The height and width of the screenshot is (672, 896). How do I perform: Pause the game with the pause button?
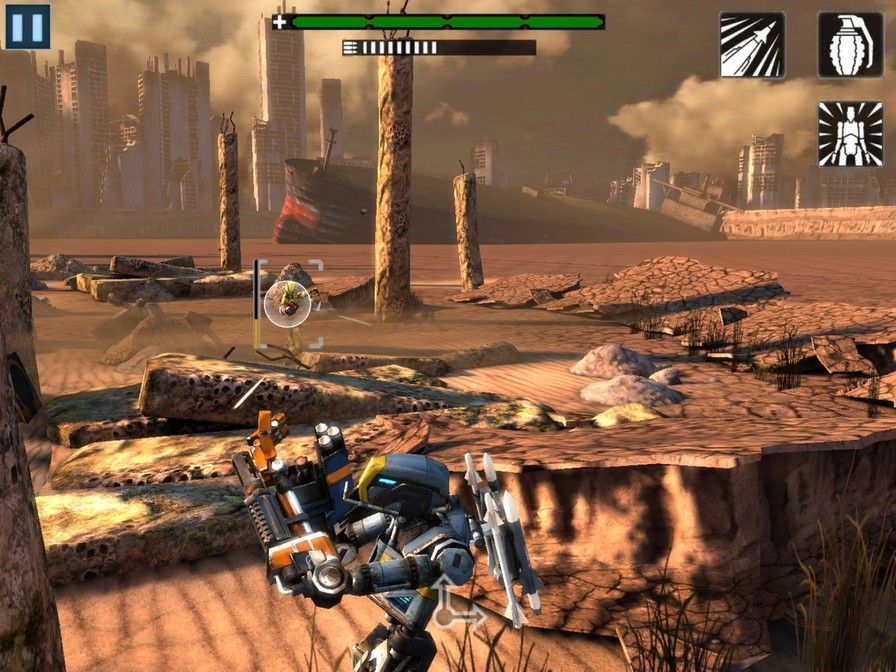27,26
